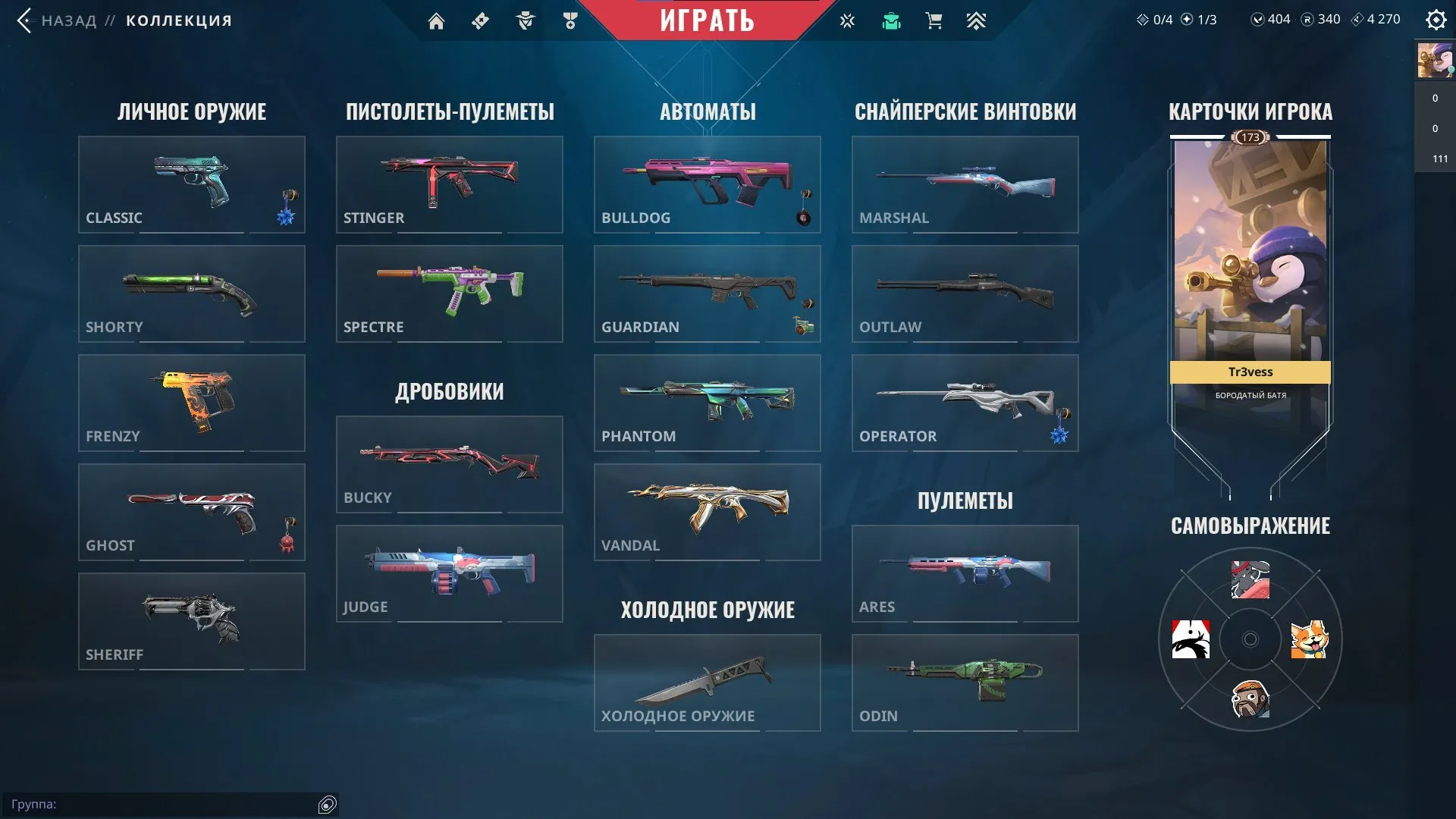Open the Valorant esports icon
Image resolution: width=1456 pixels, height=819 pixels.
(846, 20)
